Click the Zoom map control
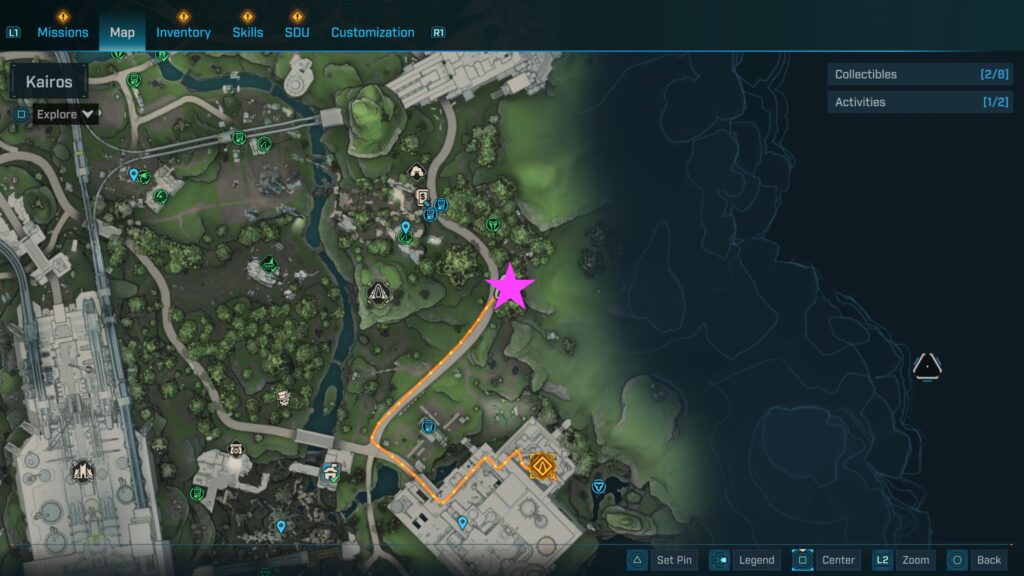 coord(903,560)
